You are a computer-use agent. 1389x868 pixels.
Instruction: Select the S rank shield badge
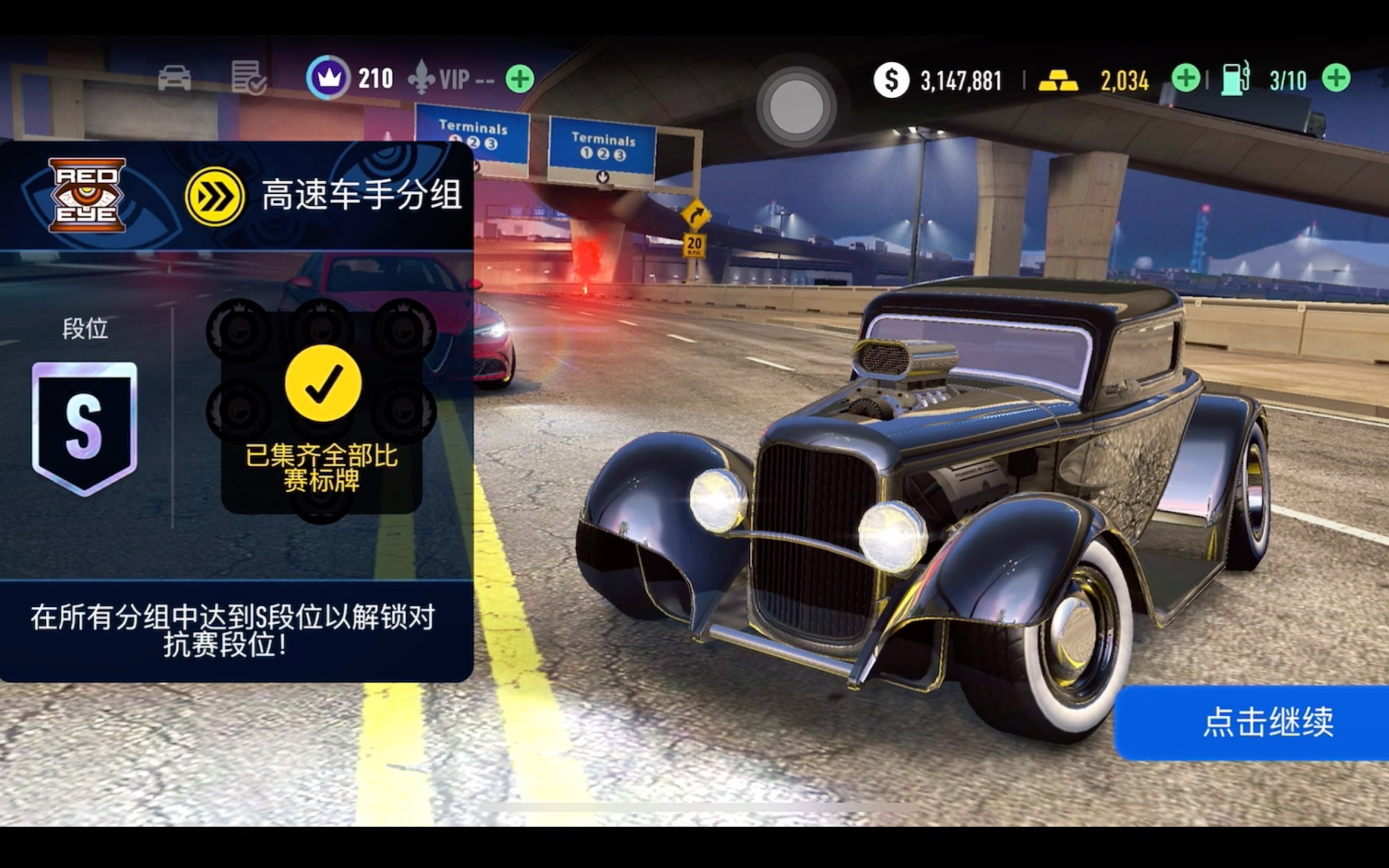click(x=85, y=428)
